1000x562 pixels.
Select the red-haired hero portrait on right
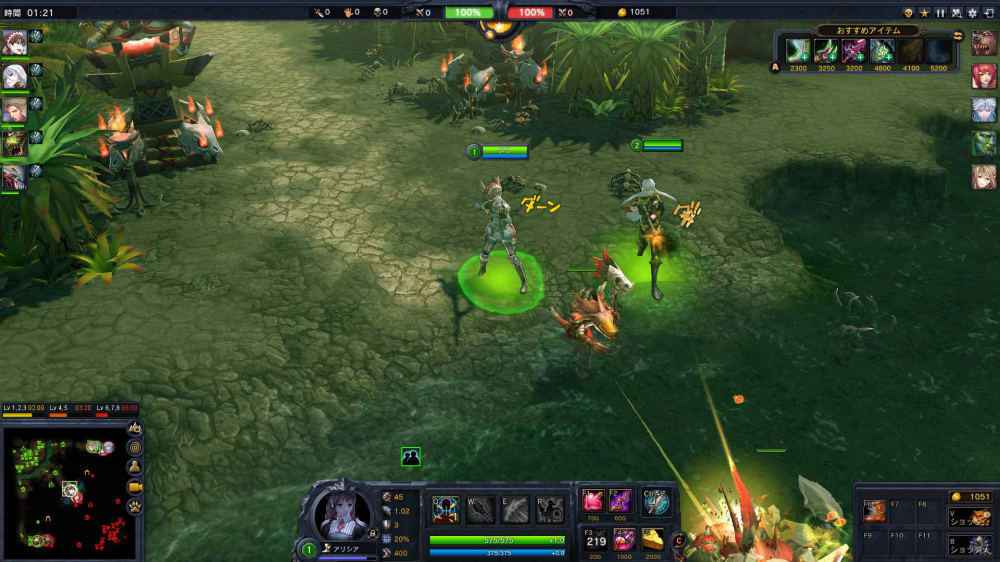tap(984, 76)
